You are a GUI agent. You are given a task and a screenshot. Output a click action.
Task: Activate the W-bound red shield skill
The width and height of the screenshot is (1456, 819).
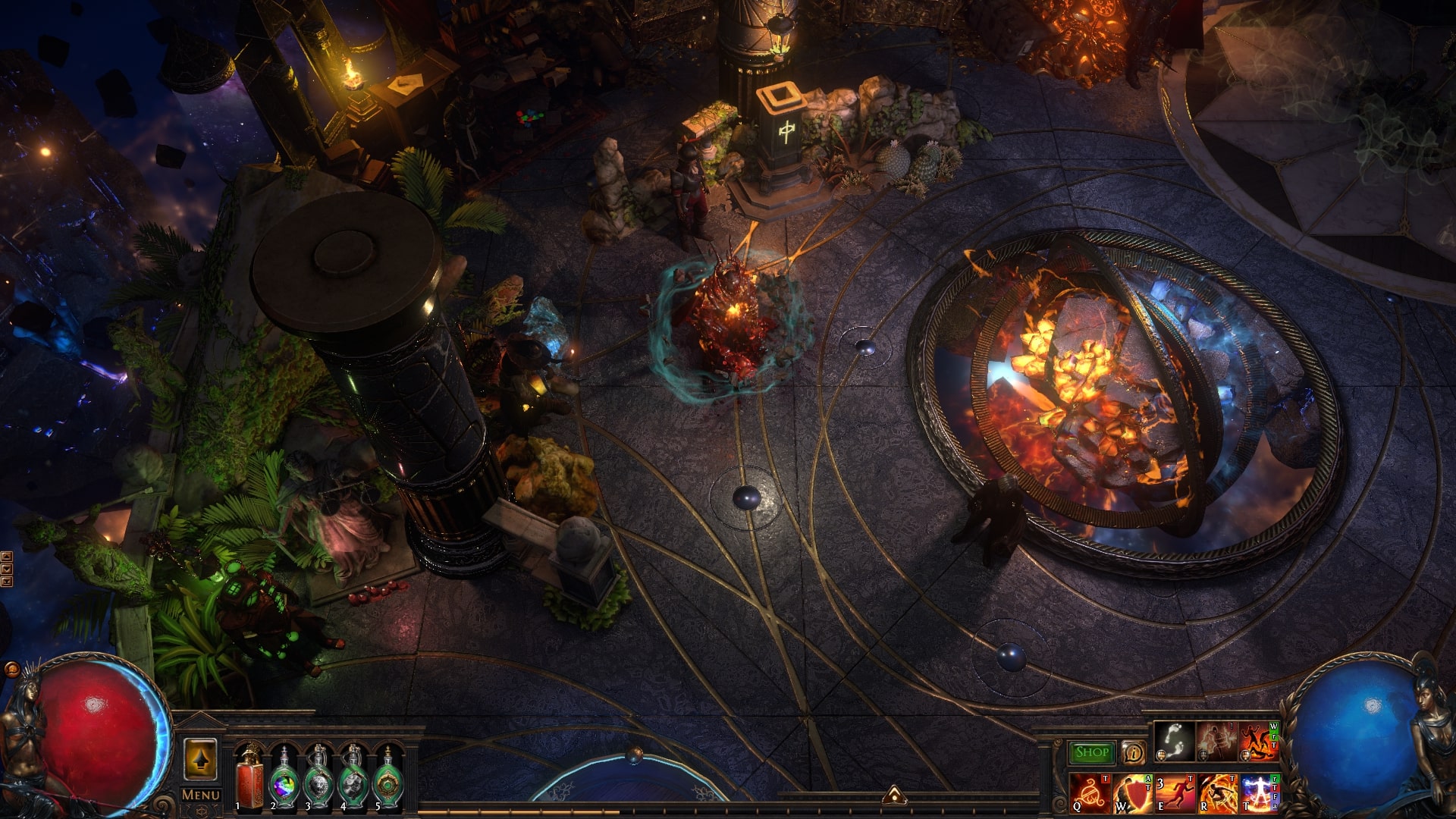(x=1133, y=792)
